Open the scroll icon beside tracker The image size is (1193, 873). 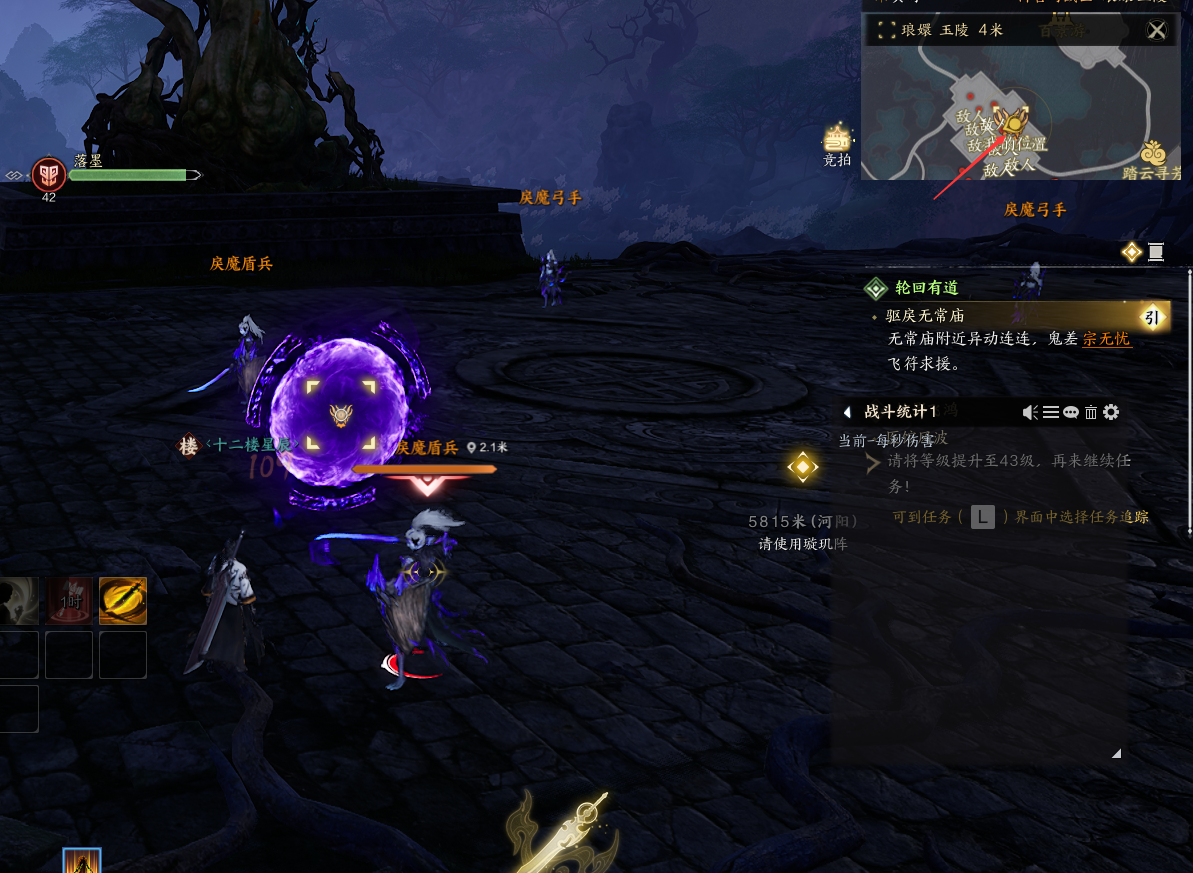click(x=1156, y=252)
